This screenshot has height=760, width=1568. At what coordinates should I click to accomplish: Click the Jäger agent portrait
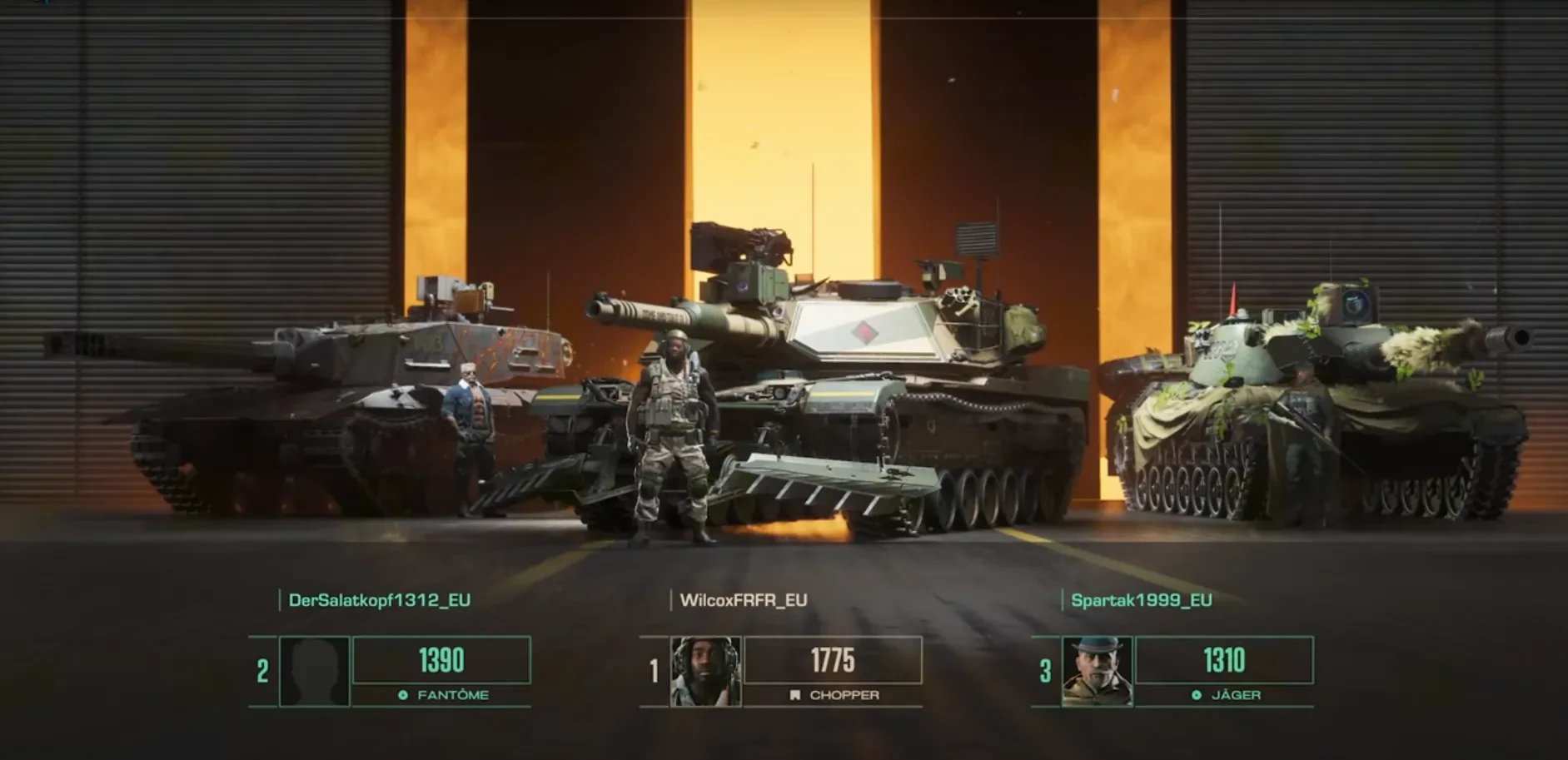(1097, 671)
